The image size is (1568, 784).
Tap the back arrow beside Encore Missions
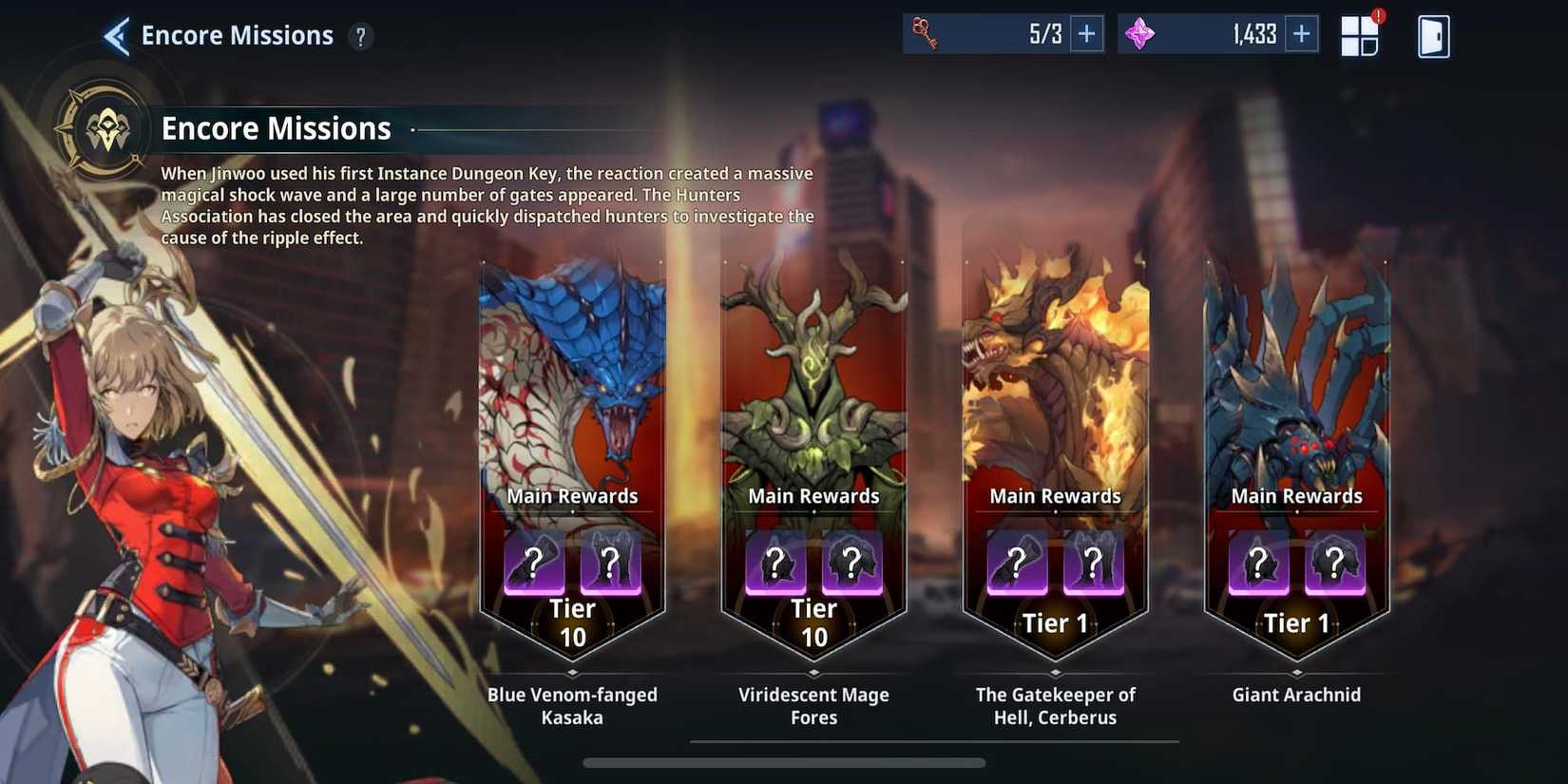pos(114,35)
